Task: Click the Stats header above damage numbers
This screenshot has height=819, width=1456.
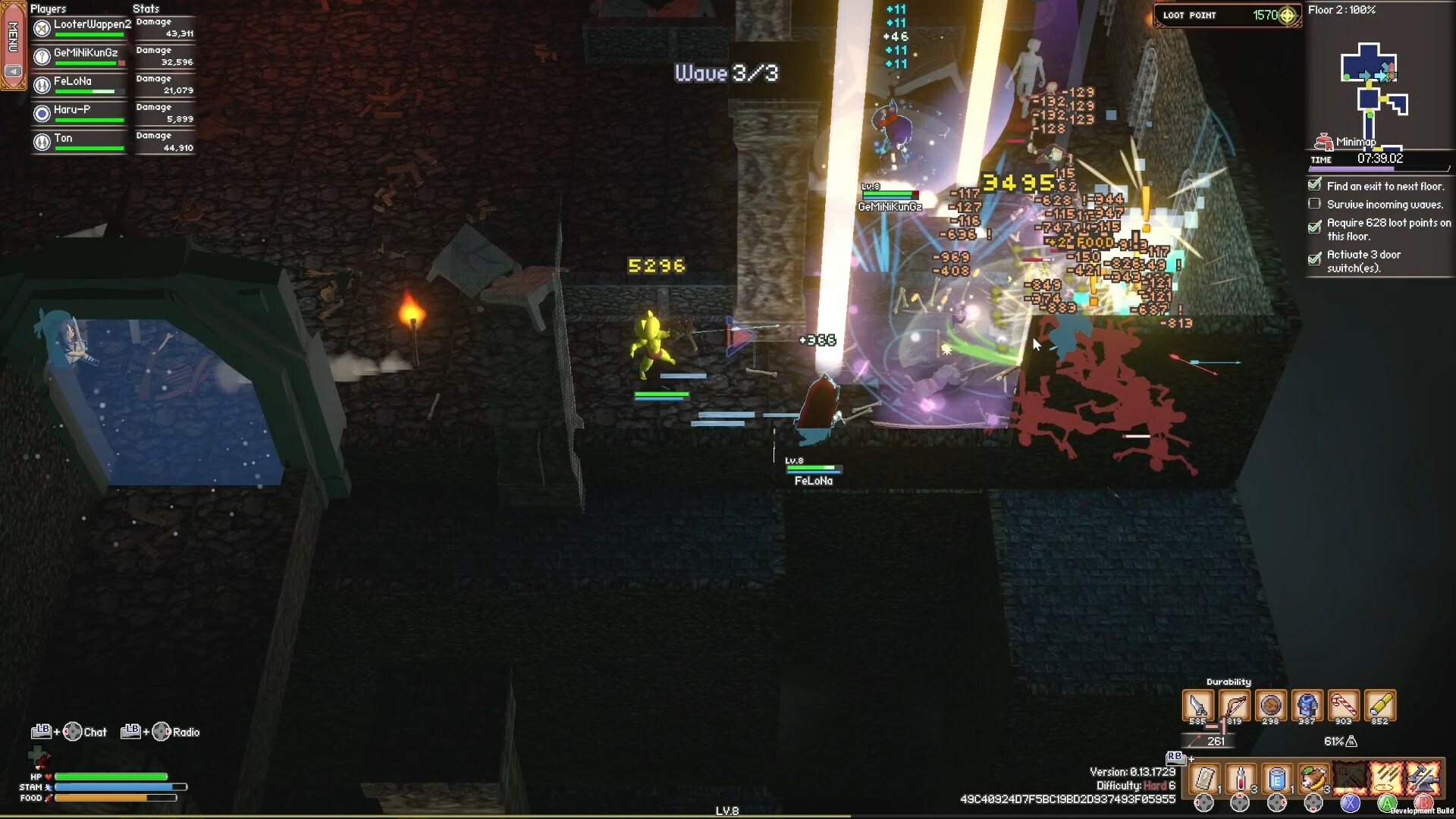Action: click(146, 8)
